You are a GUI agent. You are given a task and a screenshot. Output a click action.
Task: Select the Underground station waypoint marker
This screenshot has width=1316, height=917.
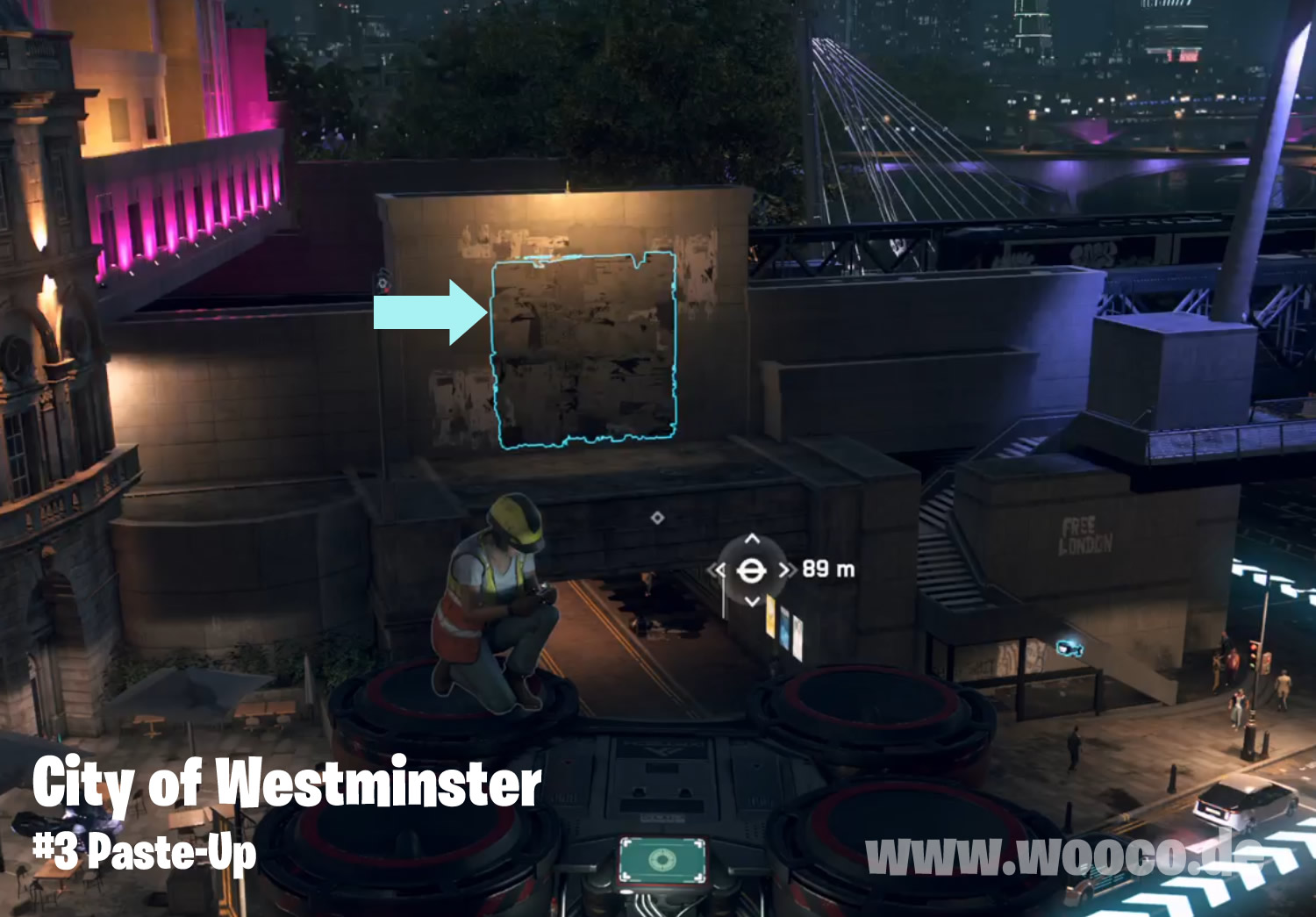point(751,570)
